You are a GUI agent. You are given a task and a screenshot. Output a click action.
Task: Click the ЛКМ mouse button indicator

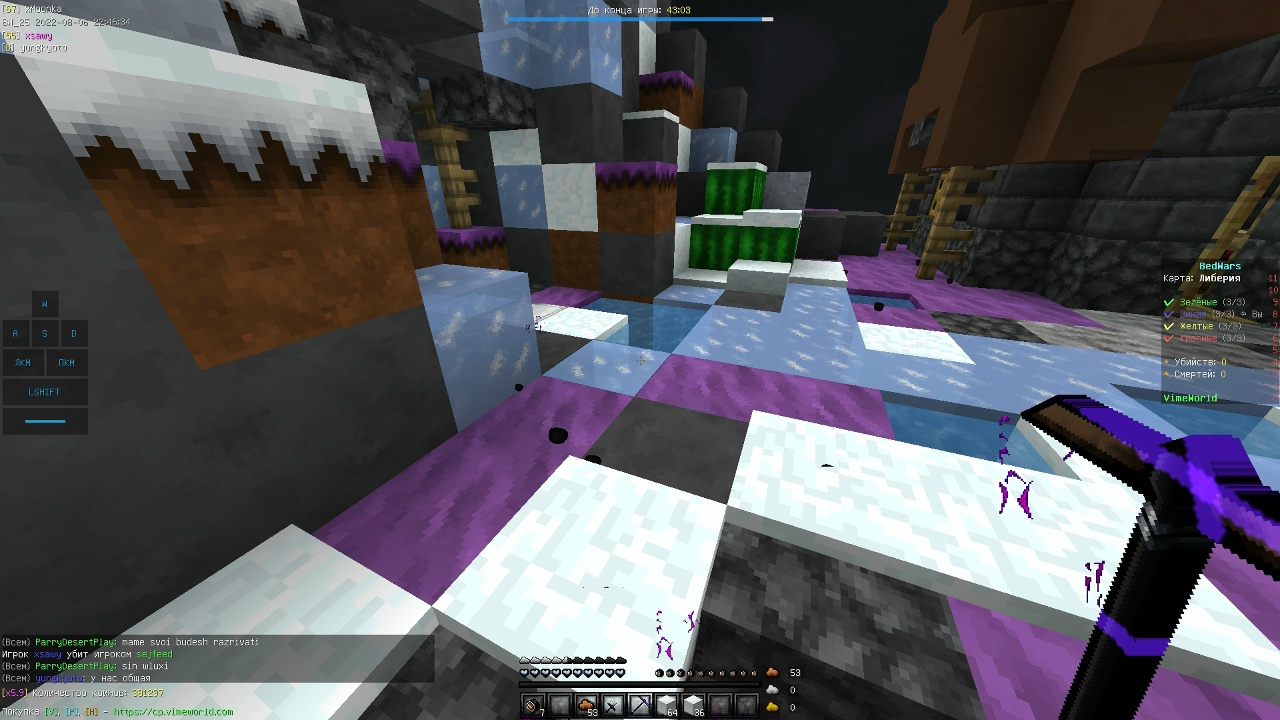pos(22,362)
